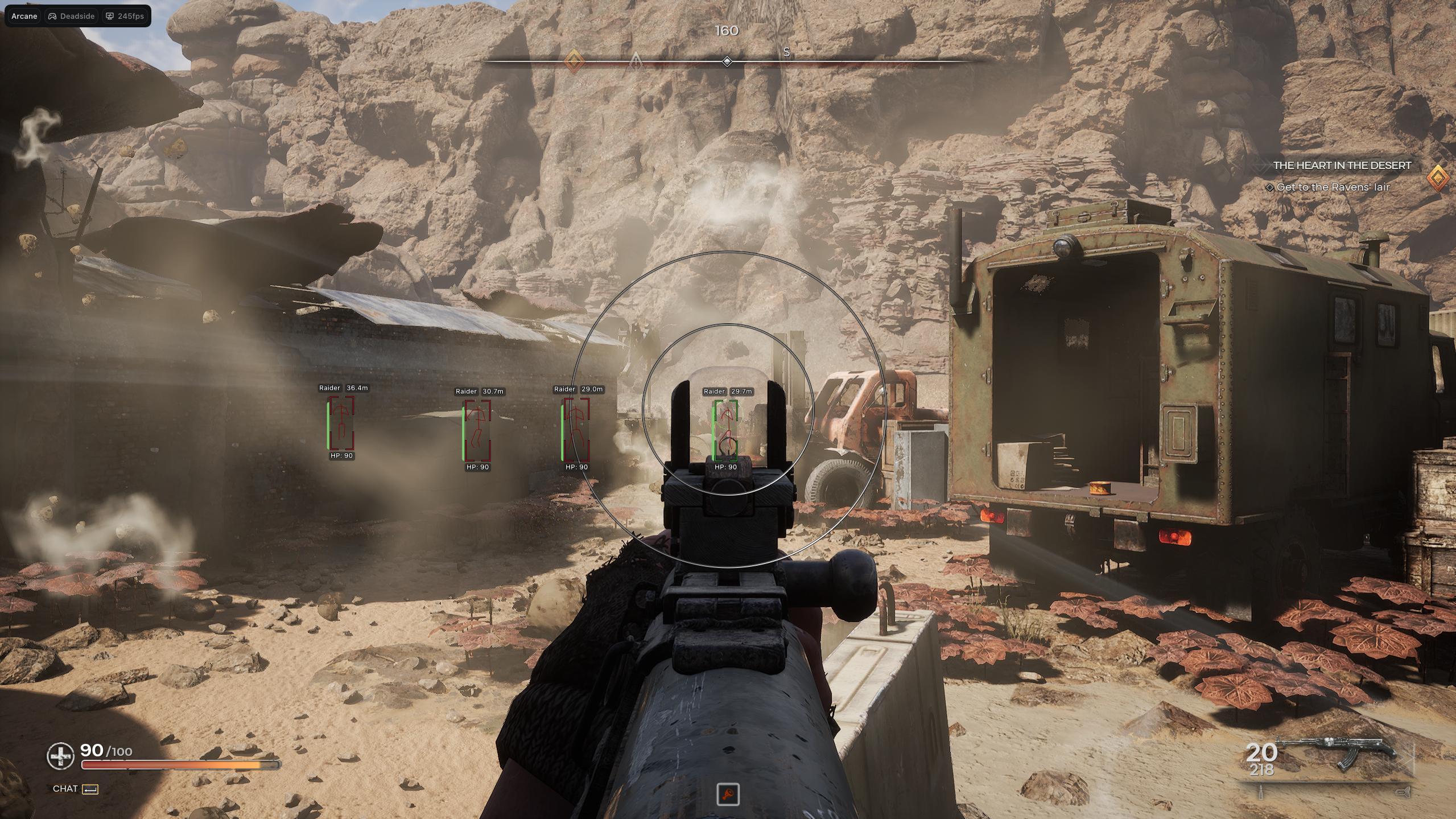The height and width of the screenshot is (819, 1456).
Task: Select the orange objective marker on the compass
Action: point(574,60)
